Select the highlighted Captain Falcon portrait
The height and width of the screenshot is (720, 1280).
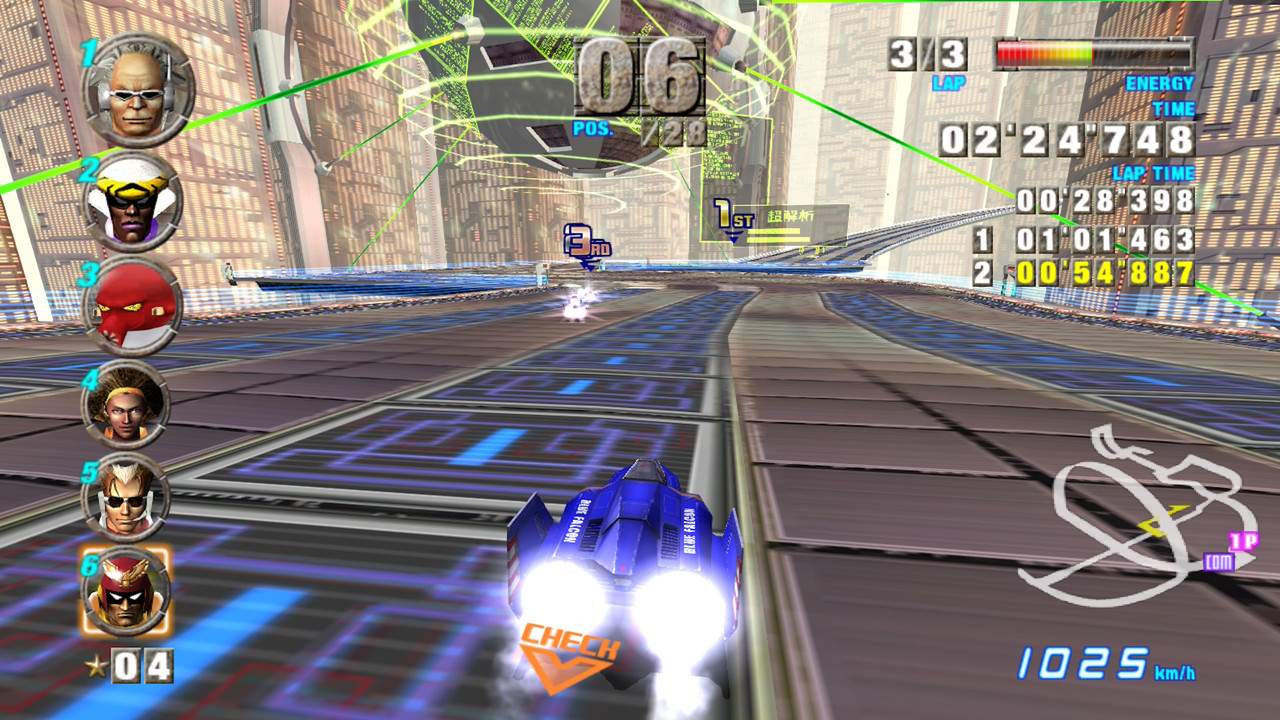[126, 590]
